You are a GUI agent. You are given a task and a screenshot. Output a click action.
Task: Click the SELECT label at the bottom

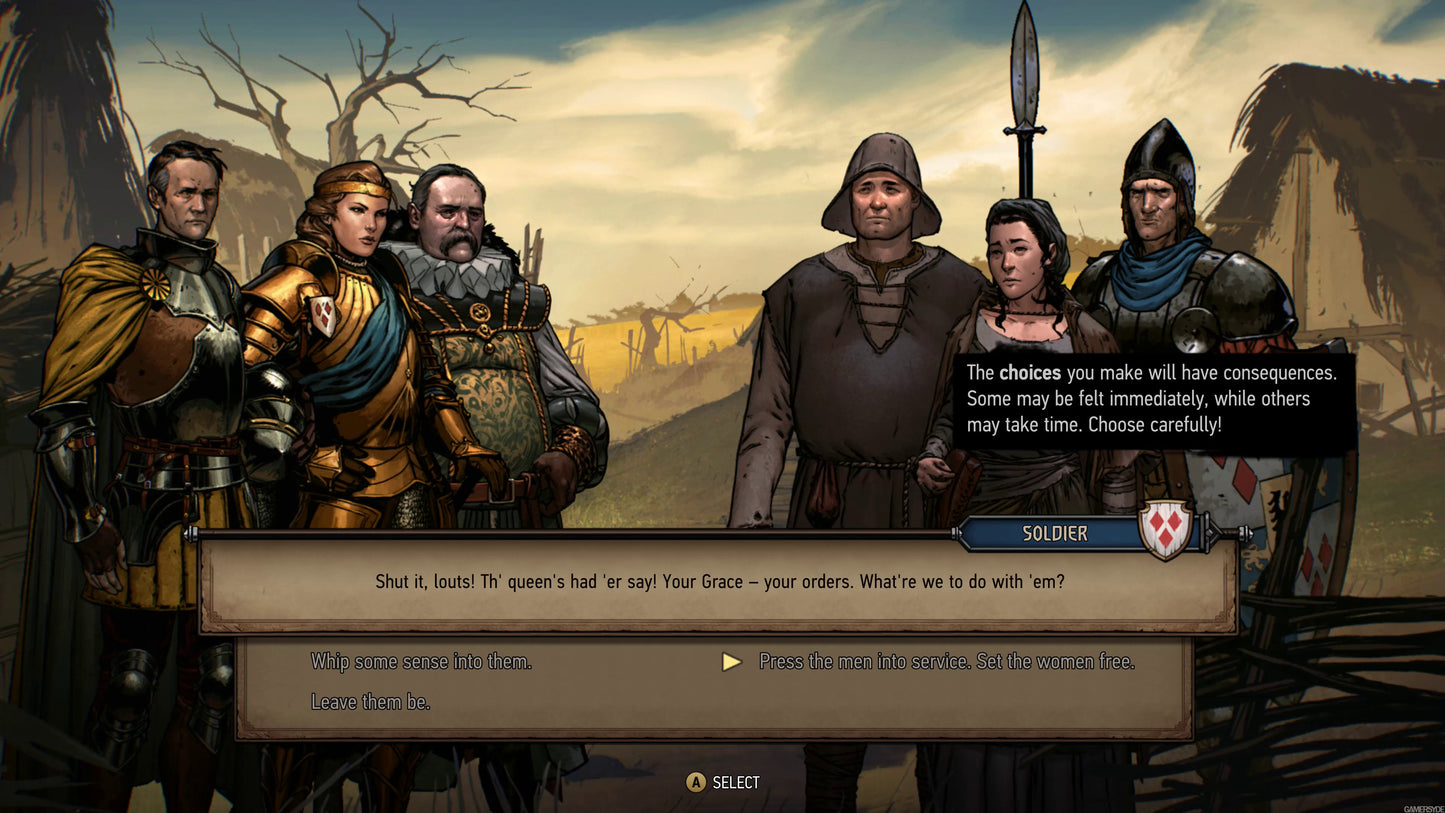[x=737, y=782]
